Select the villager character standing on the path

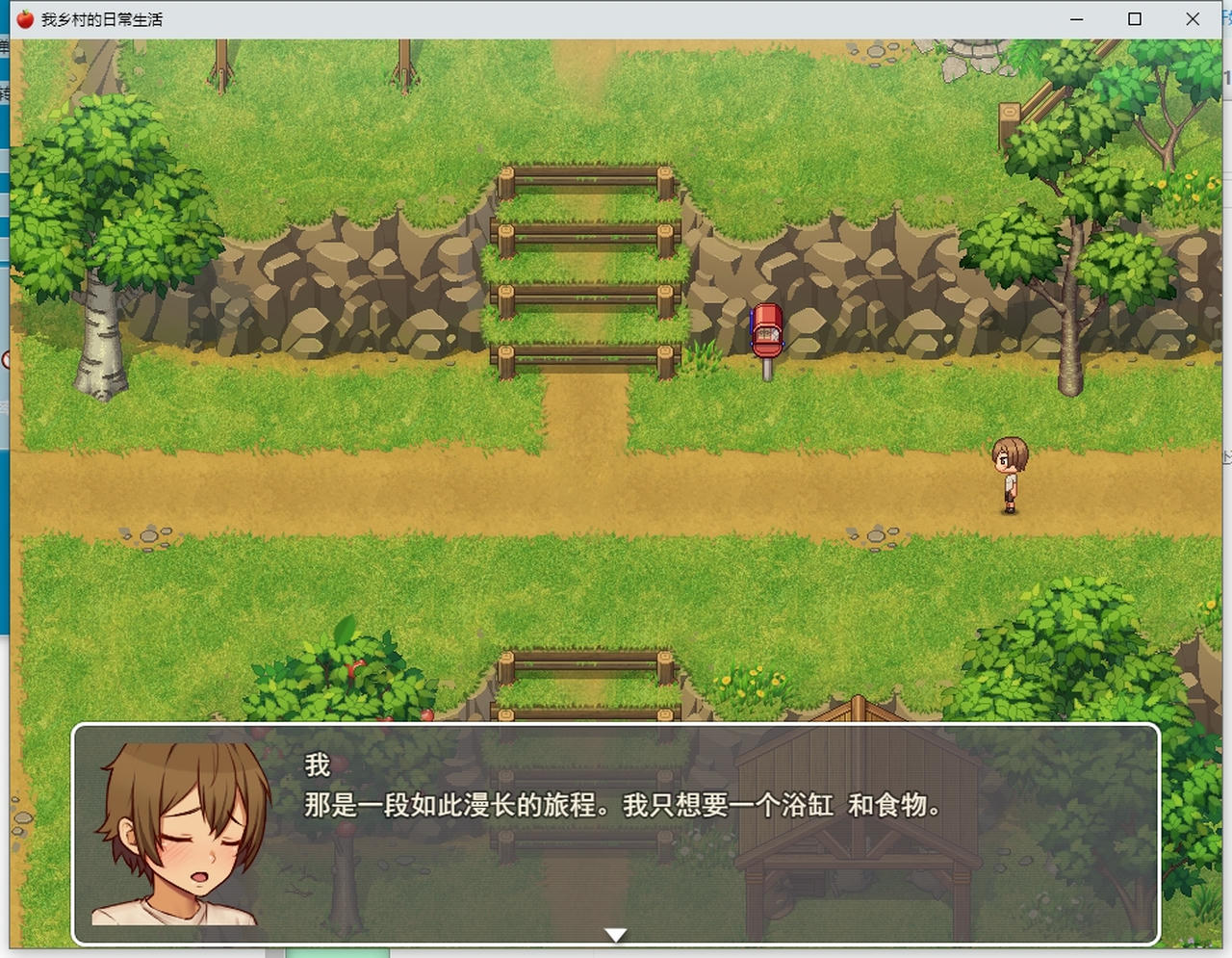coord(1009,472)
